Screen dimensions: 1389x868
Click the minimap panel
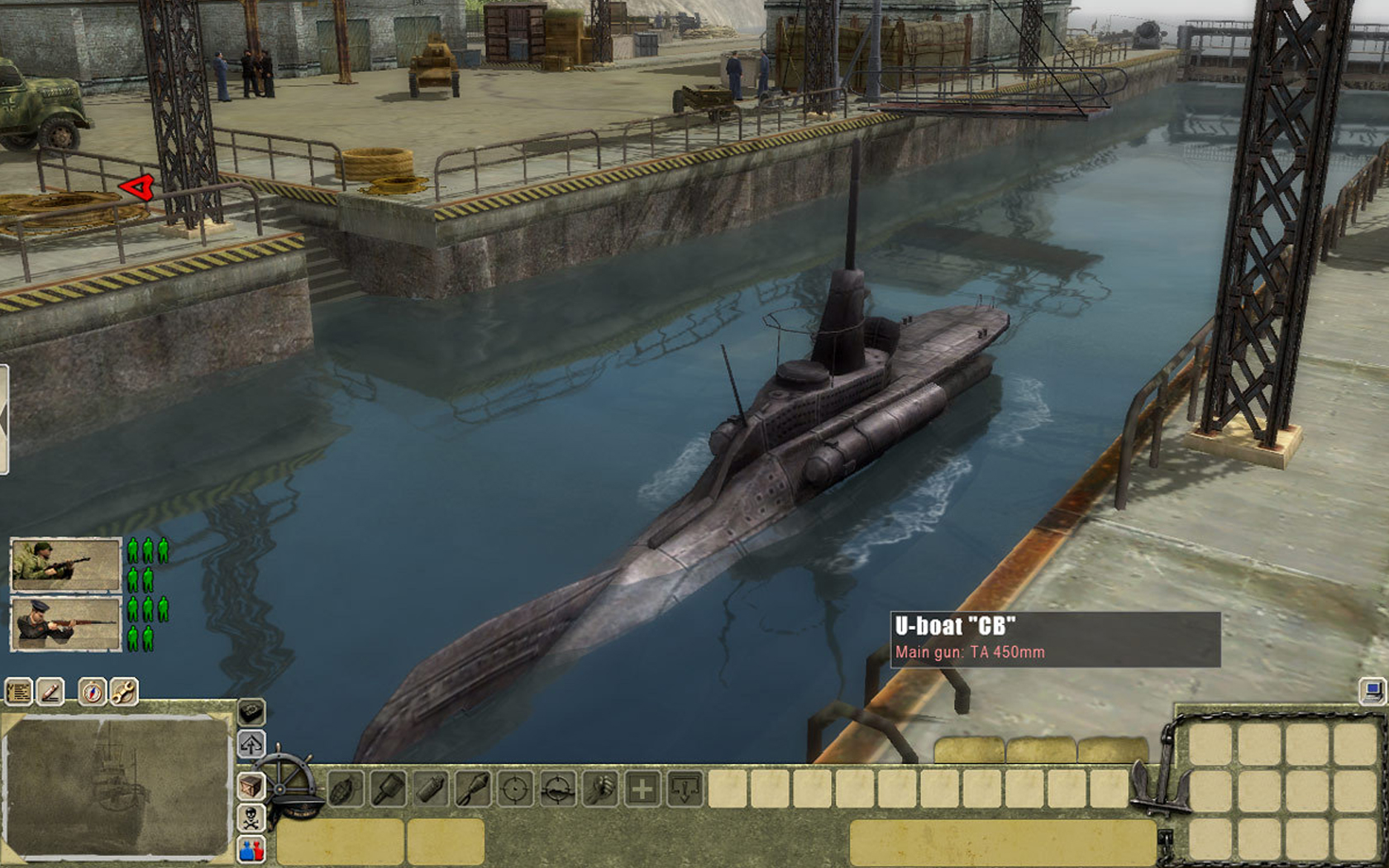coord(117,785)
